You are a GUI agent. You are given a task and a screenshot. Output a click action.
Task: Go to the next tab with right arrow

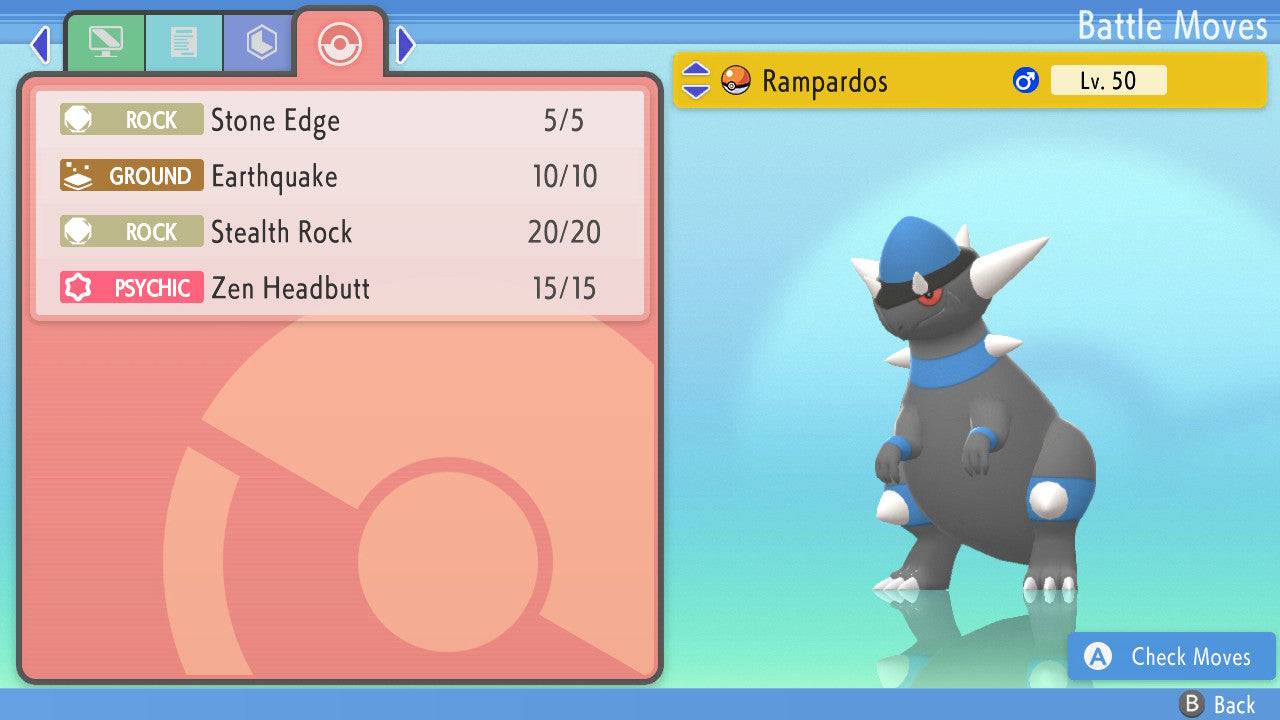click(405, 44)
